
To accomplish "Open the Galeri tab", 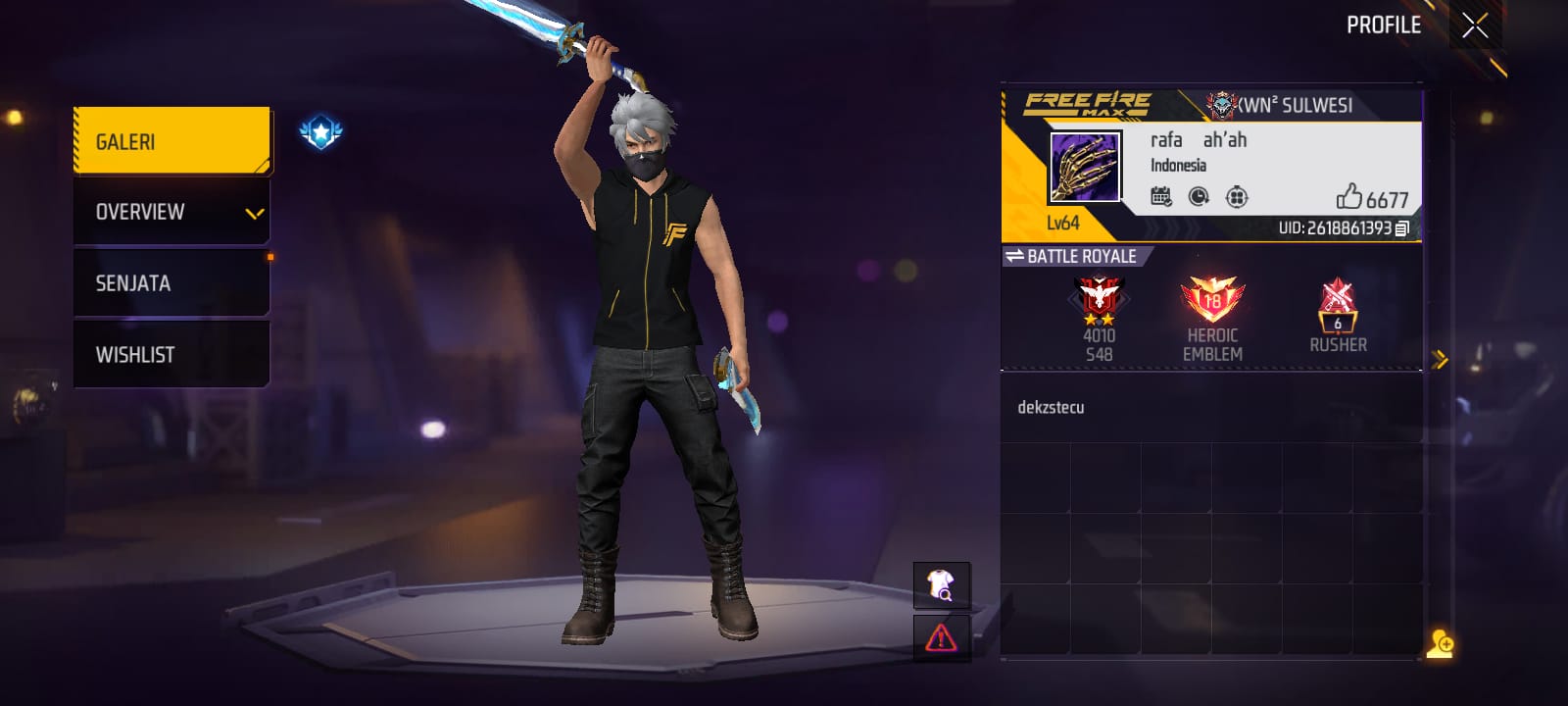I will (171, 141).
